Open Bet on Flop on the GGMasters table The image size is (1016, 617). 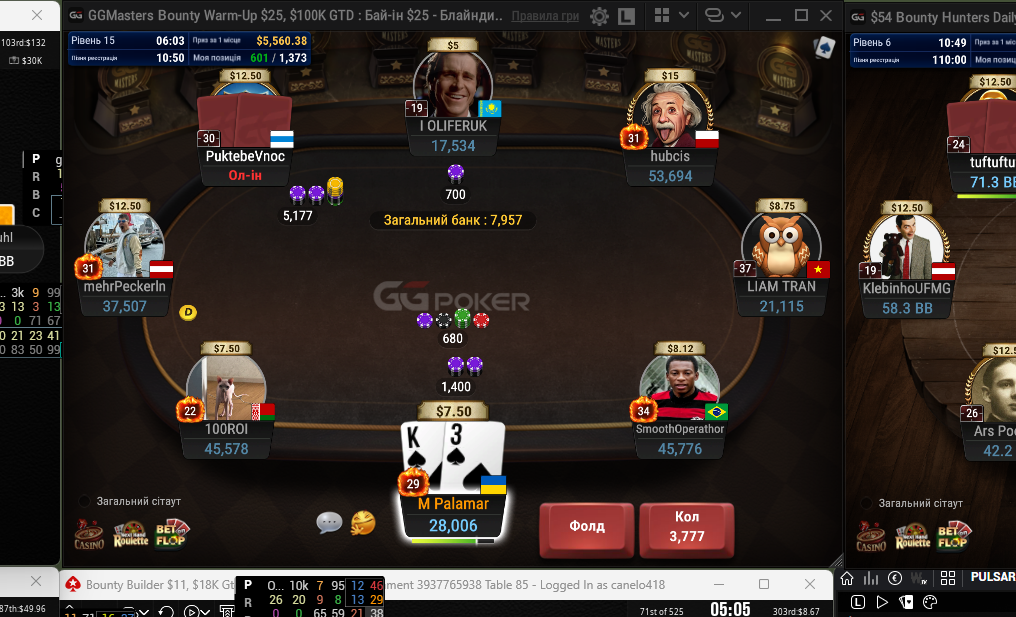click(171, 535)
